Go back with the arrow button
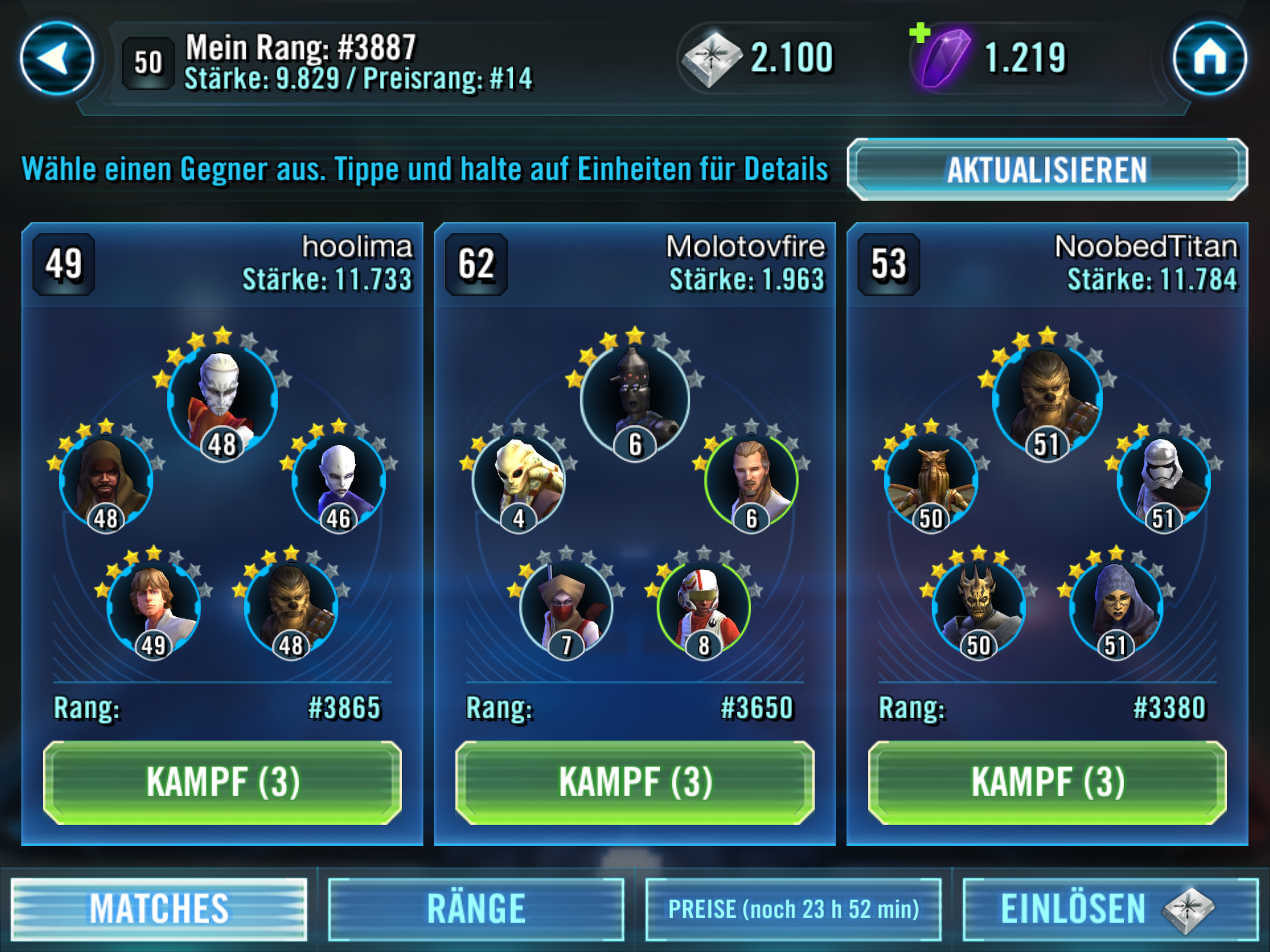1270x952 pixels. pyautogui.click(x=57, y=58)
